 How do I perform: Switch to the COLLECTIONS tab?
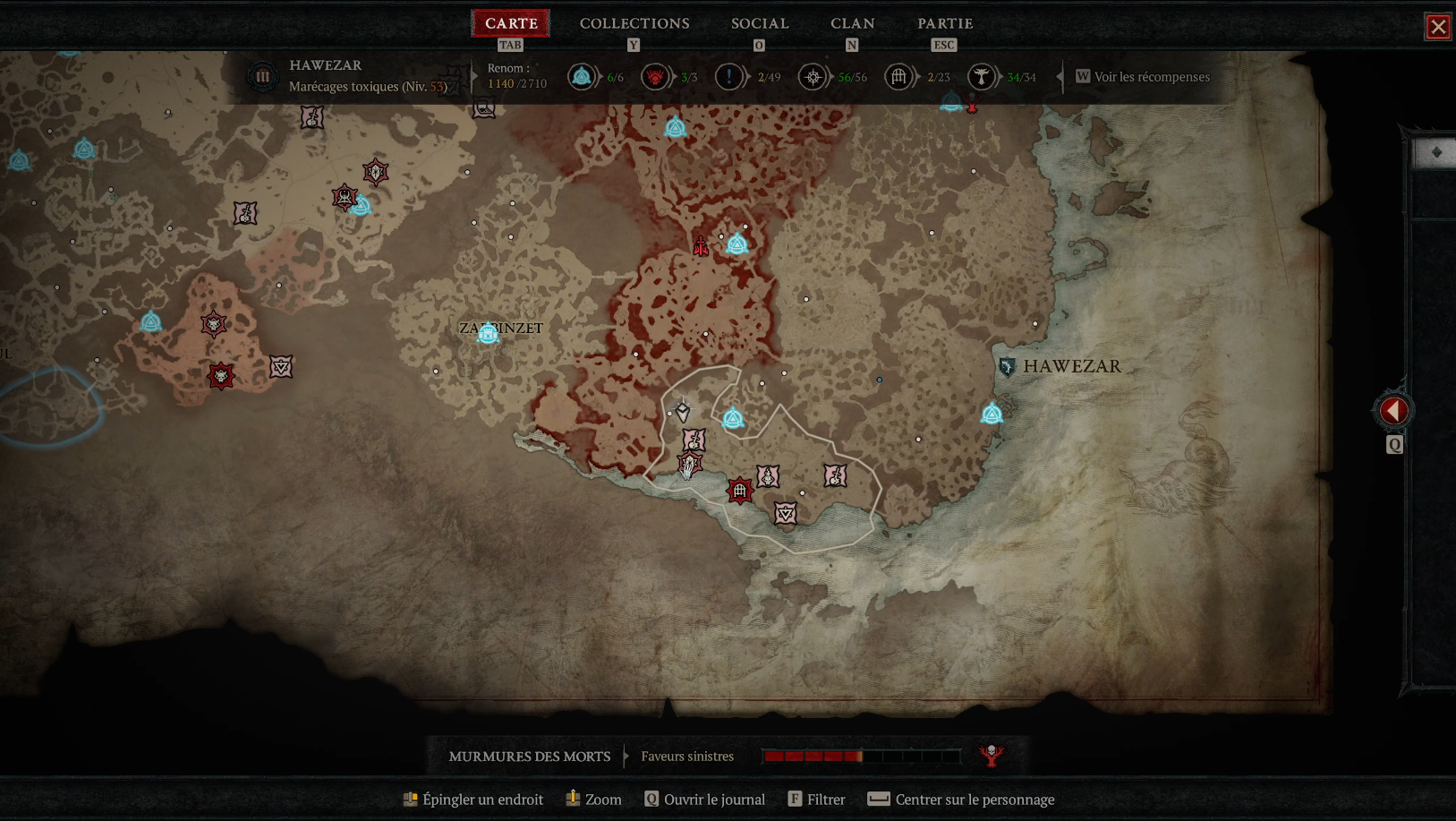click(634, 22)
